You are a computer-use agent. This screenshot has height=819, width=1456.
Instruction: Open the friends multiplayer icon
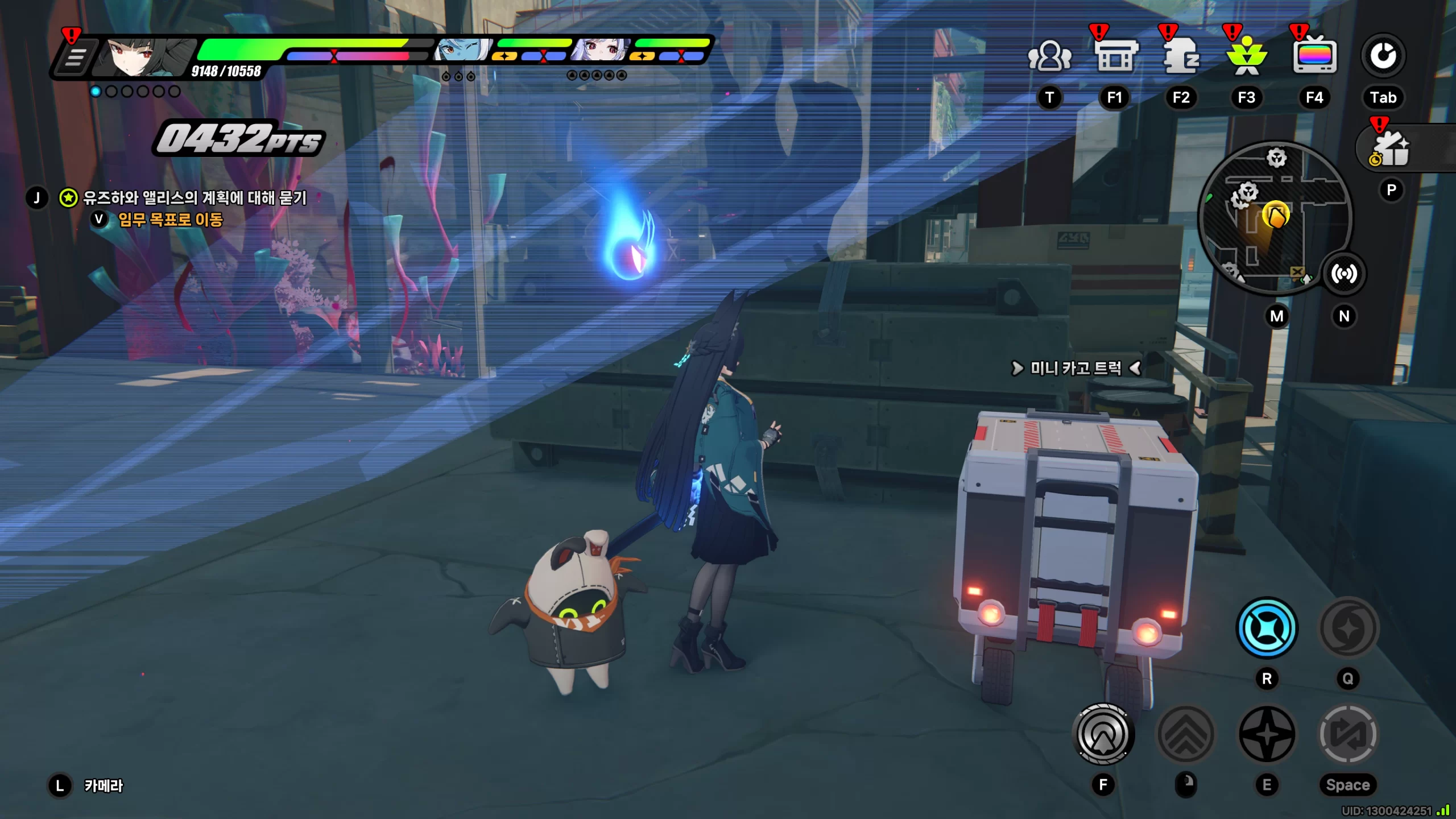(1049, 57)
